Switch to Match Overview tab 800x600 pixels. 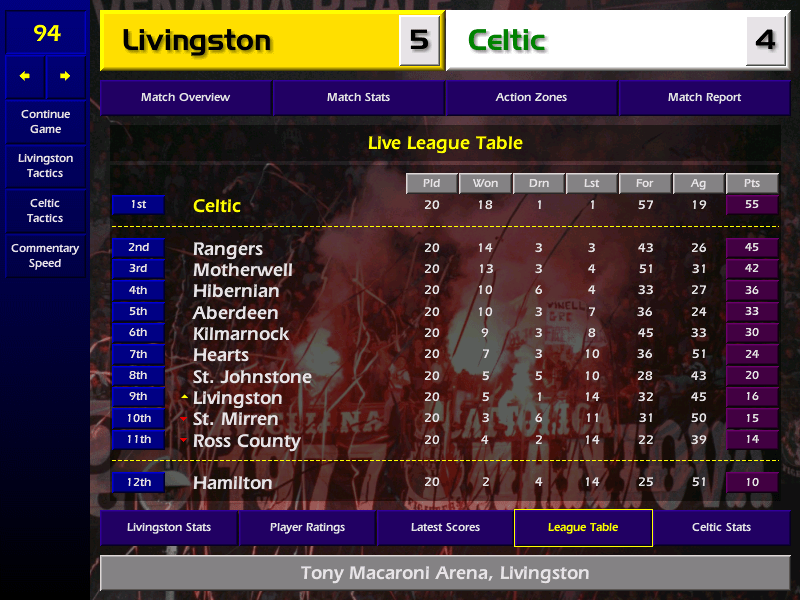pyautogui.click(x=185, y=97)
